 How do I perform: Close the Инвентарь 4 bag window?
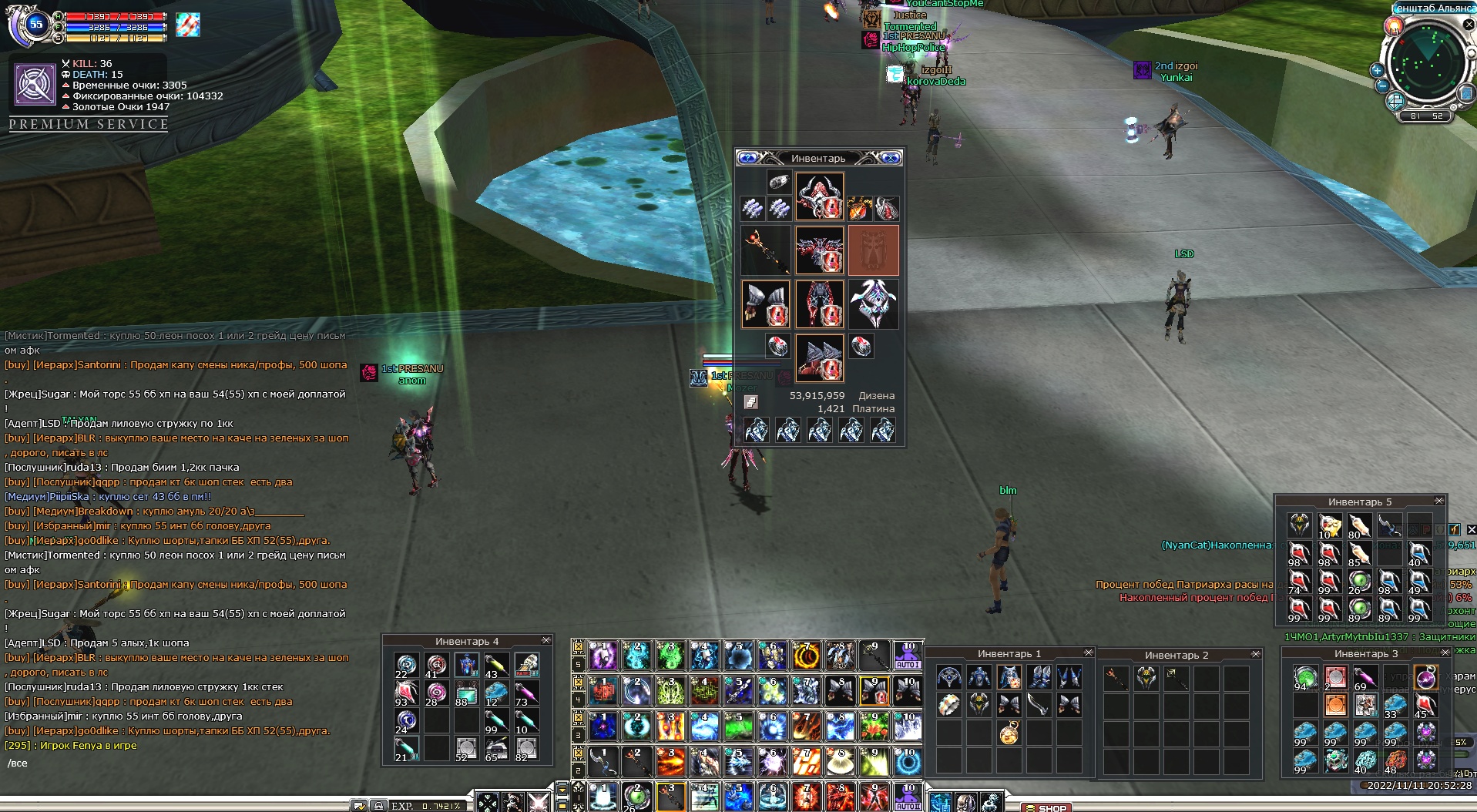pyautogui.click(x=546, y=640)
